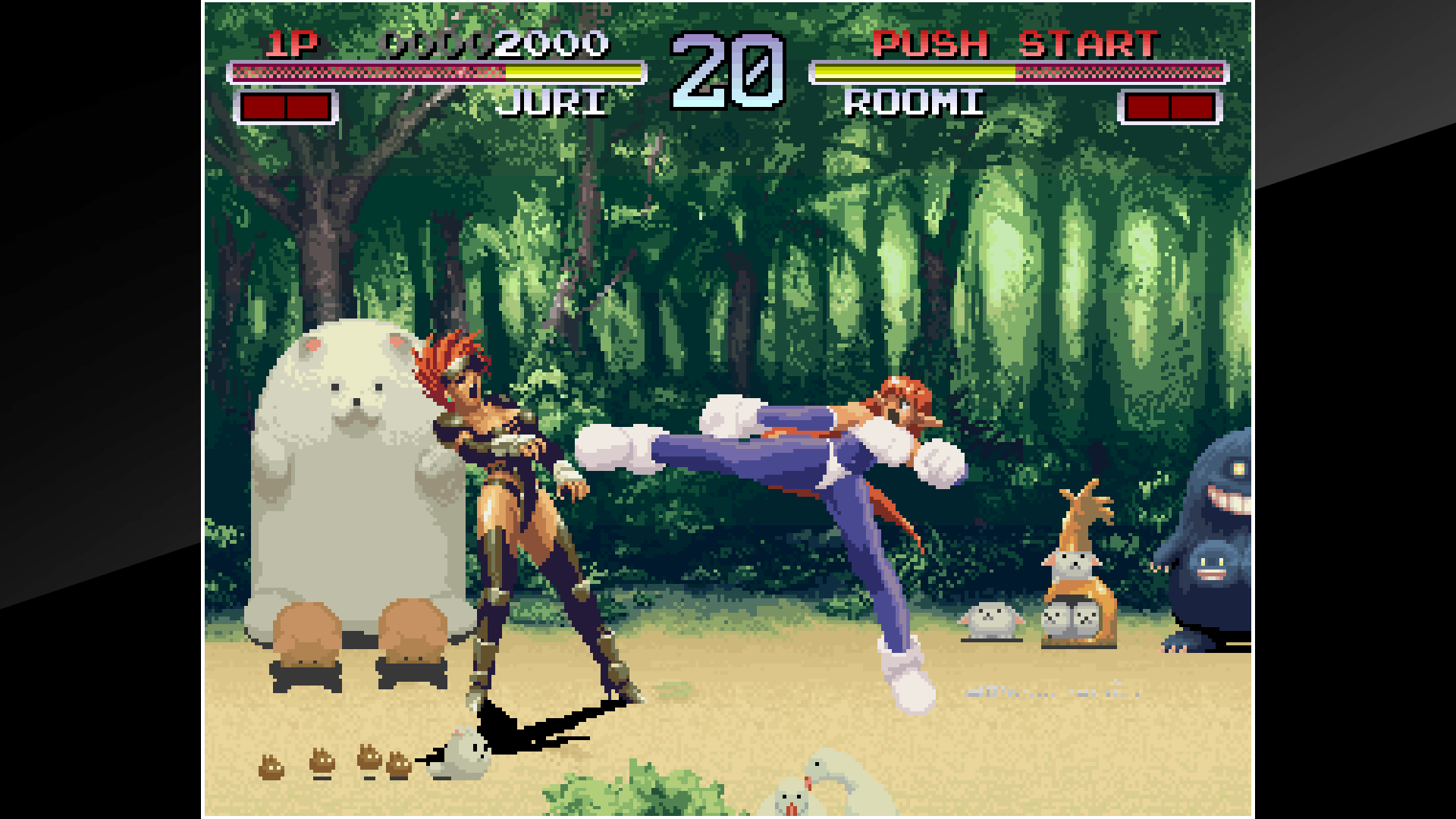The height and width of the screenshot is (819, 1456).
Task: Click the duck sprite at bottom center
Action: pos(827,781)
